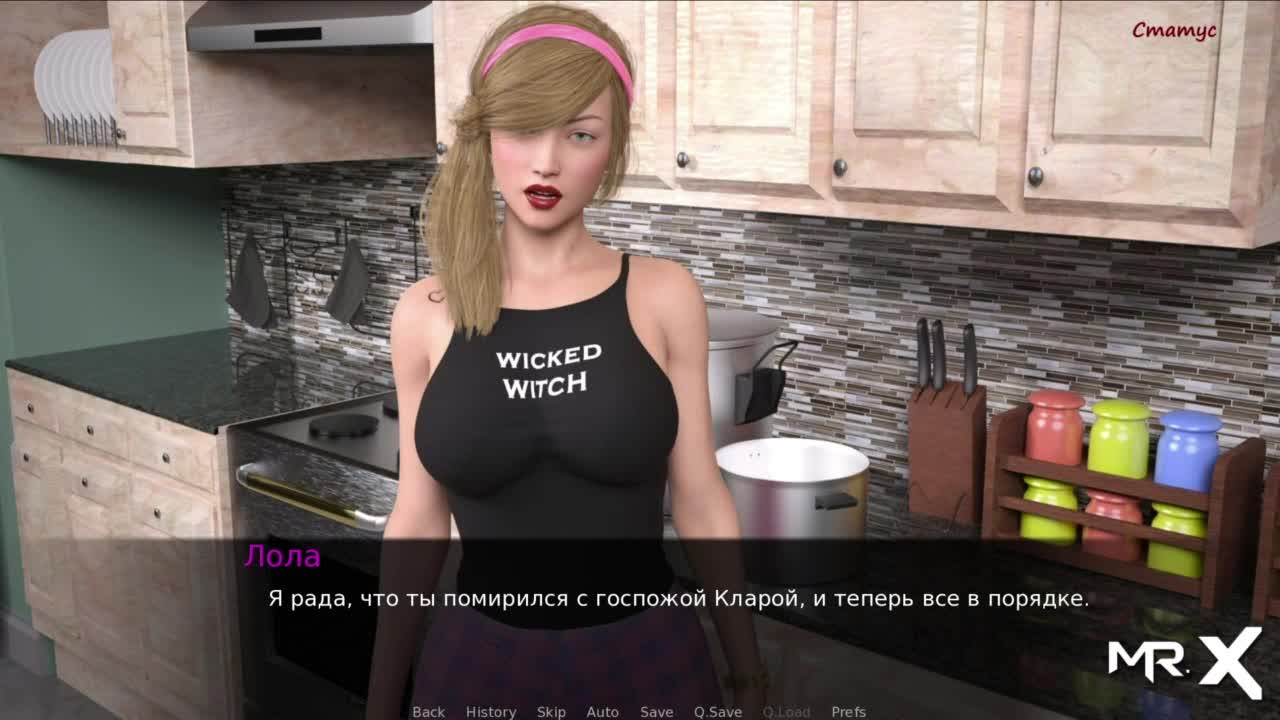The height and width of the screenshot is (720, 1280).
Task: Open the Статус status screen
Action: click(x=1174, y=30)
